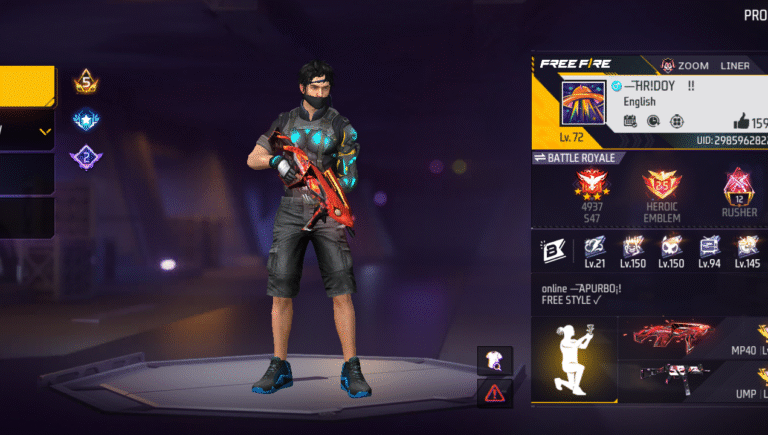Switch the Battle Royale mode selector
The width and height of the screenshot is (768, 435).
click(x=580, y=158)
